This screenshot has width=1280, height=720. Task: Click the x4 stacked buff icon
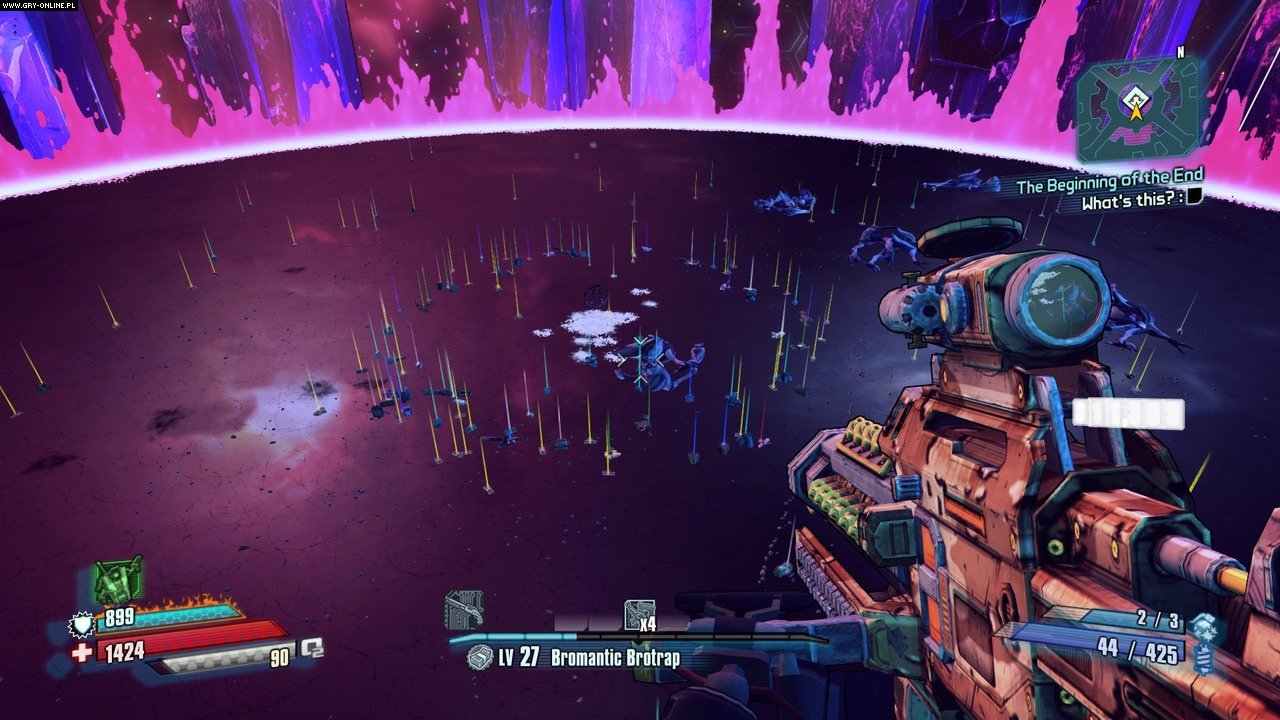639,615
